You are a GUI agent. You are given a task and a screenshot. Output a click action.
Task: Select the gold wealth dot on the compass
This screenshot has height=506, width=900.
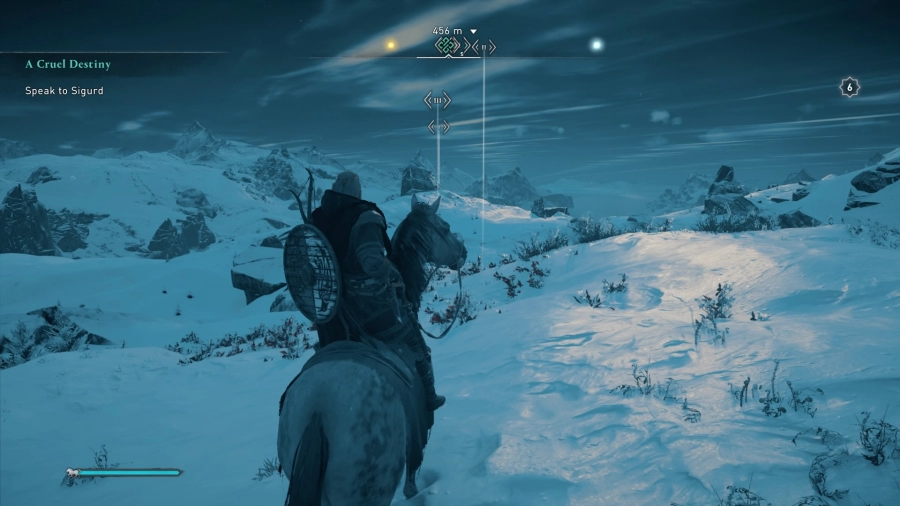point(392,45)
